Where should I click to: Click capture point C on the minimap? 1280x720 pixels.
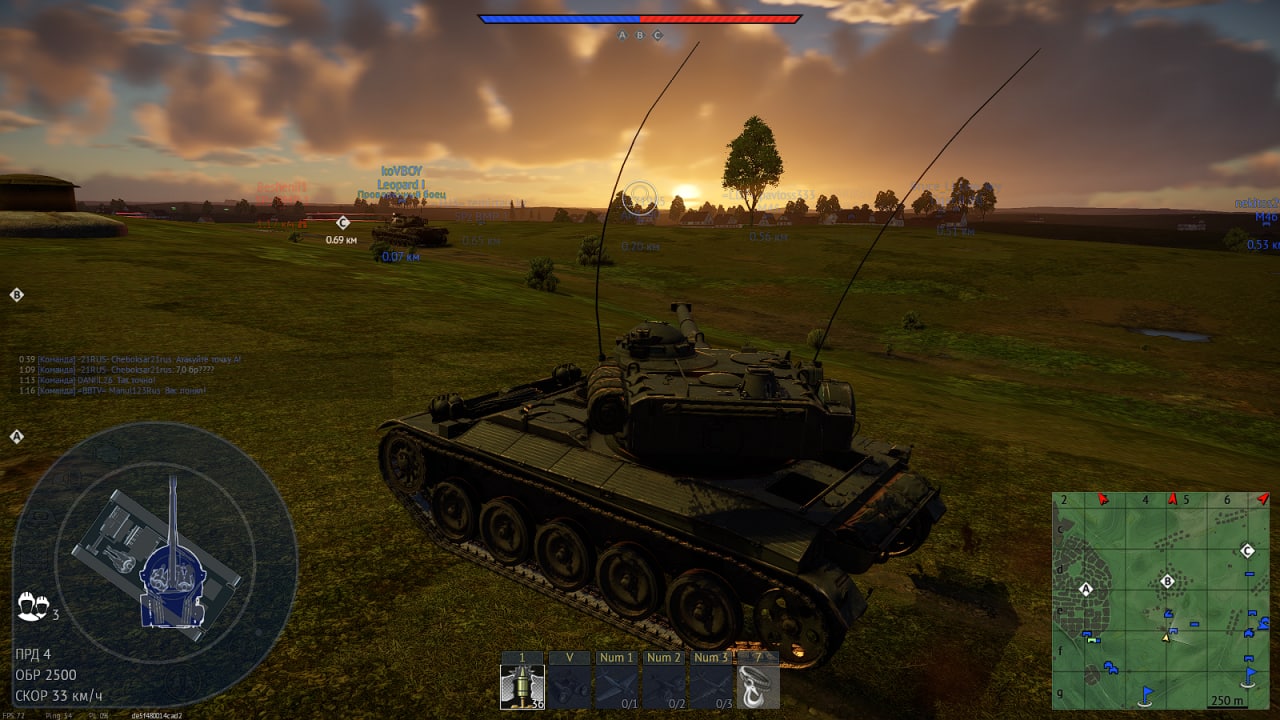1247,550
